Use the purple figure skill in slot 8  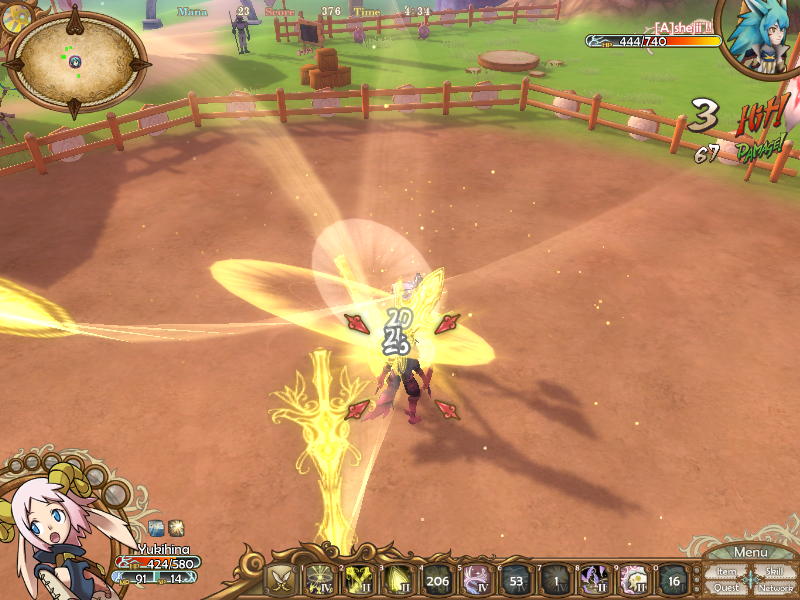593,579
